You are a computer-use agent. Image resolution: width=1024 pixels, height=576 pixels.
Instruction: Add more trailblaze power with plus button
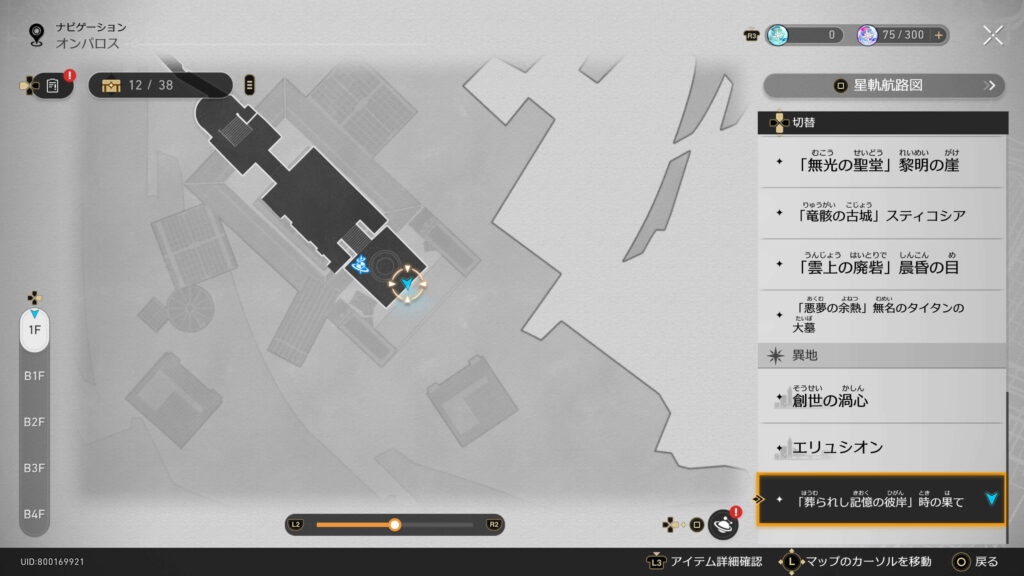938,35
